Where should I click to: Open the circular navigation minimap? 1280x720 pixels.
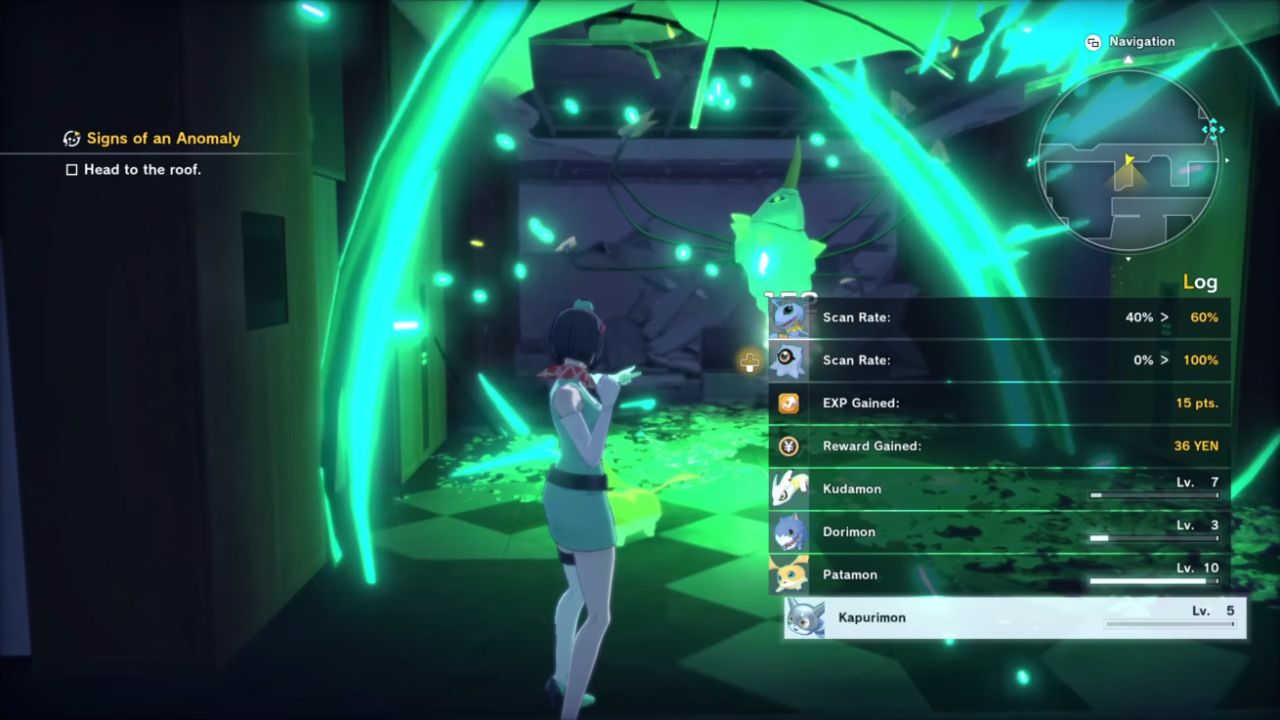1128,160
